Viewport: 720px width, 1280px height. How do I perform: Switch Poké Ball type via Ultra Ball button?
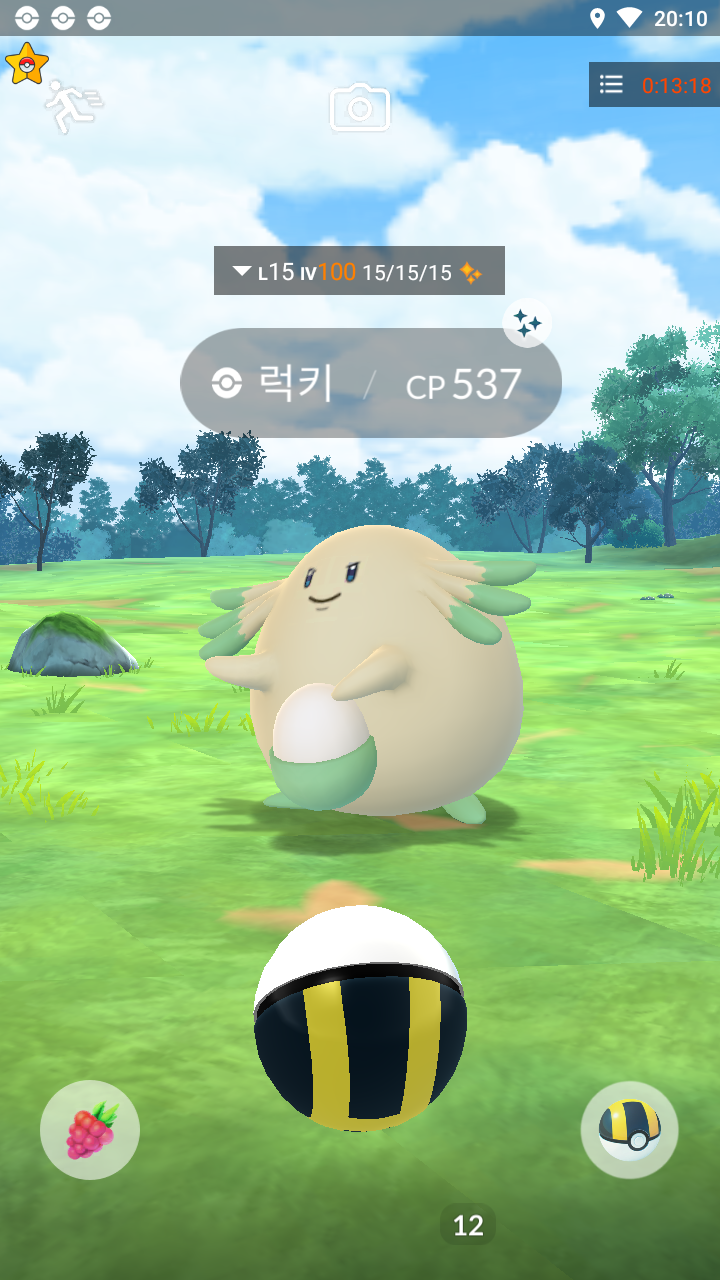pos(629,1130)
